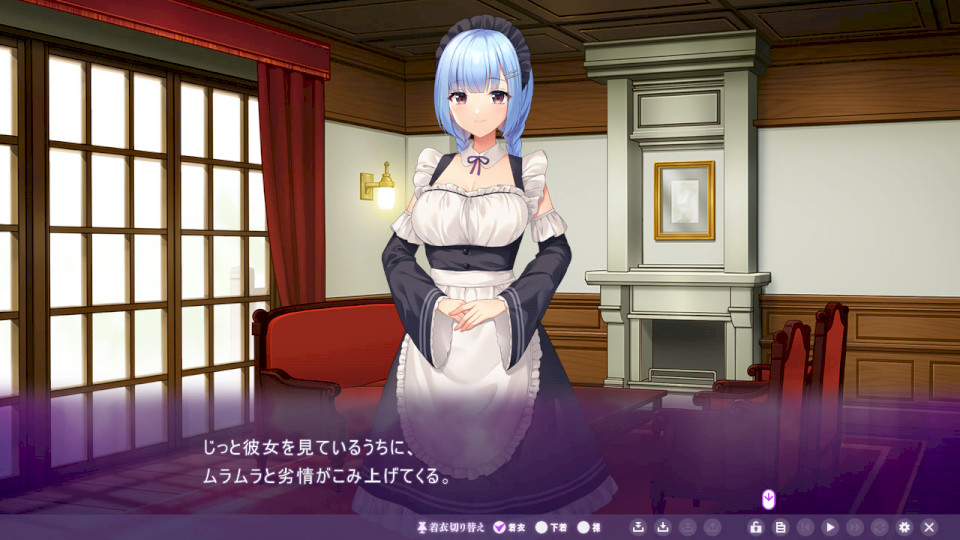Open the load menu (downward-arrow tray icon)
960x540 pixels.
[662, 527]
